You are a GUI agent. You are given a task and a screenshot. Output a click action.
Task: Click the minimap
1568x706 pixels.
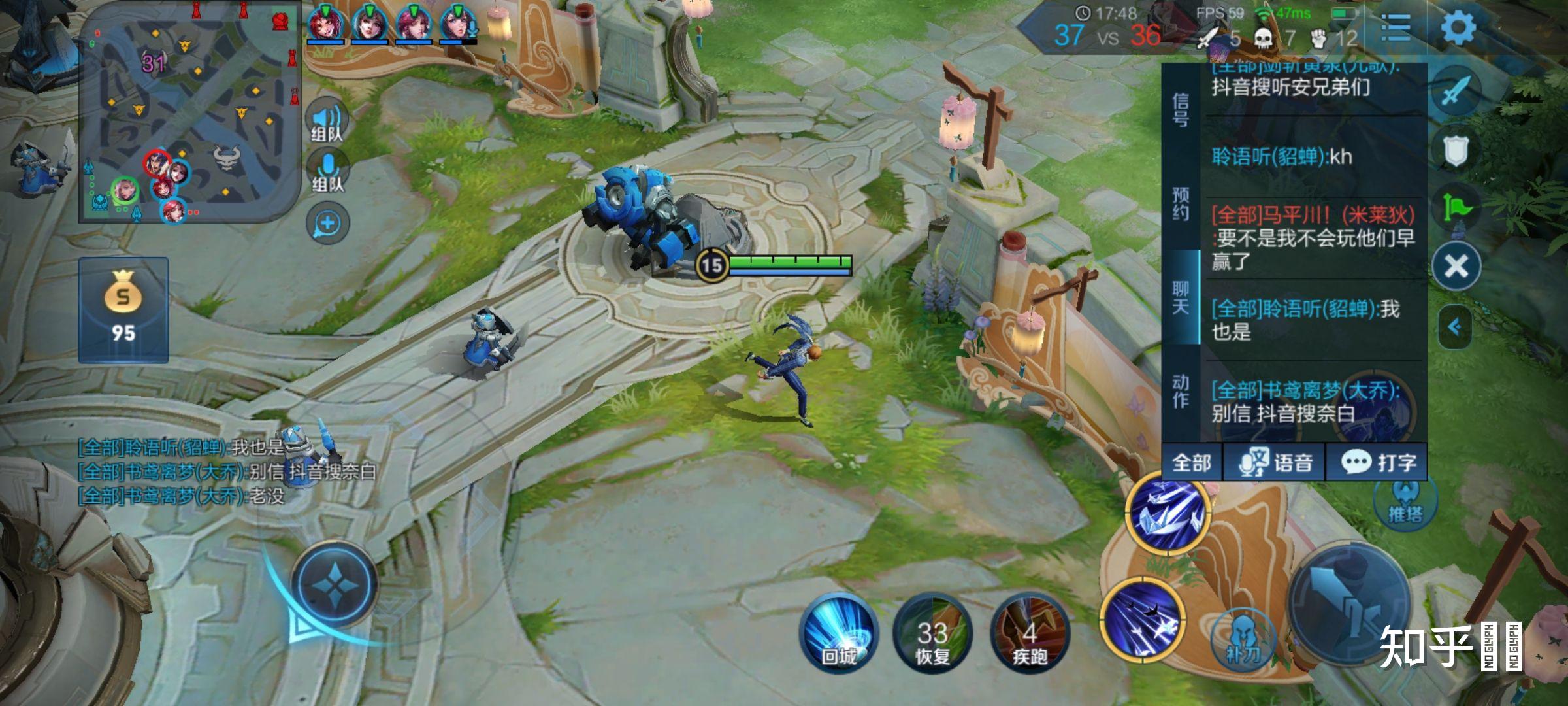pos(189,112)
